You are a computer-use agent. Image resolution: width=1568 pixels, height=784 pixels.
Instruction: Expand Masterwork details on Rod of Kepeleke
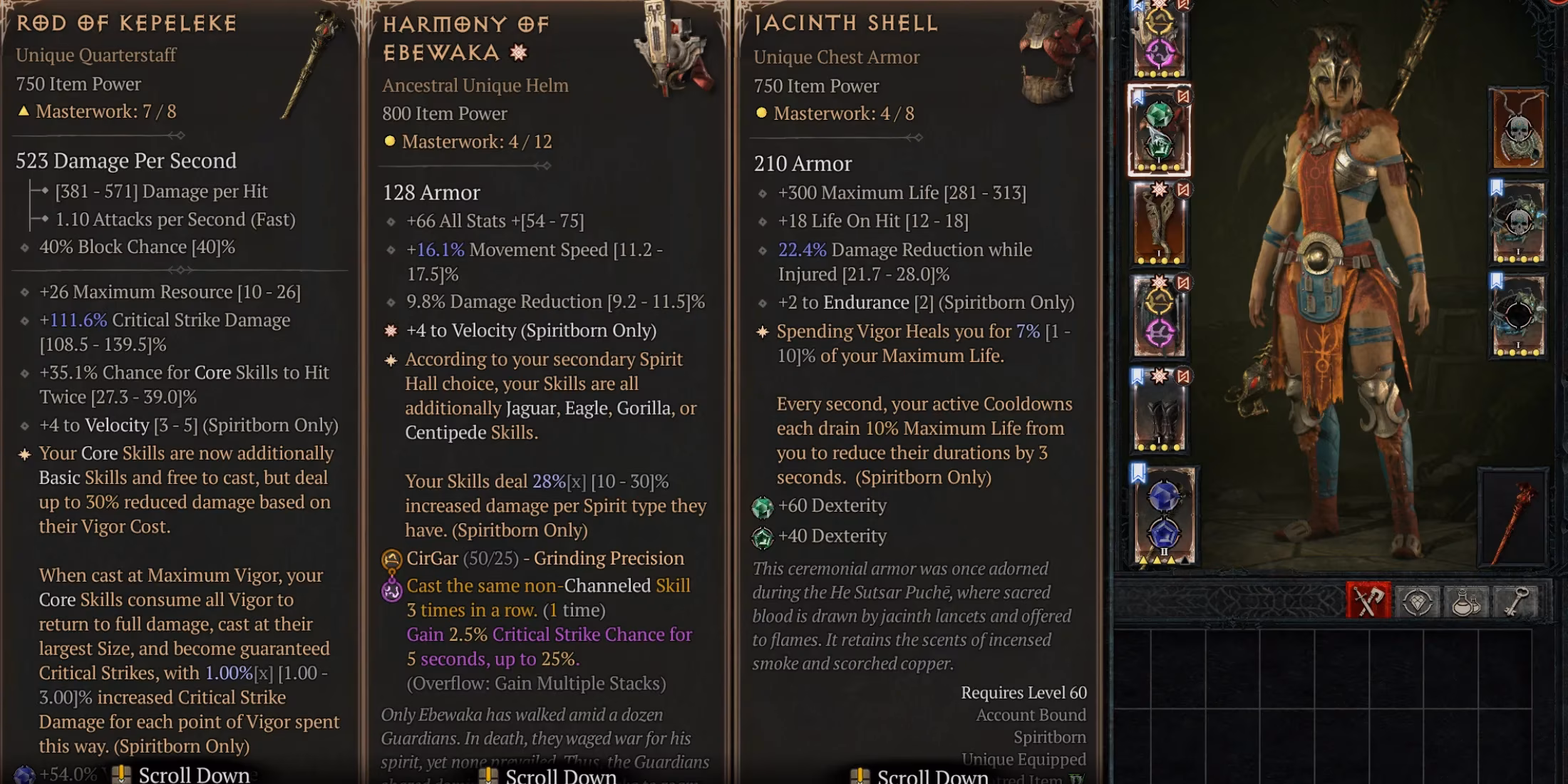[x=100, y=110]
